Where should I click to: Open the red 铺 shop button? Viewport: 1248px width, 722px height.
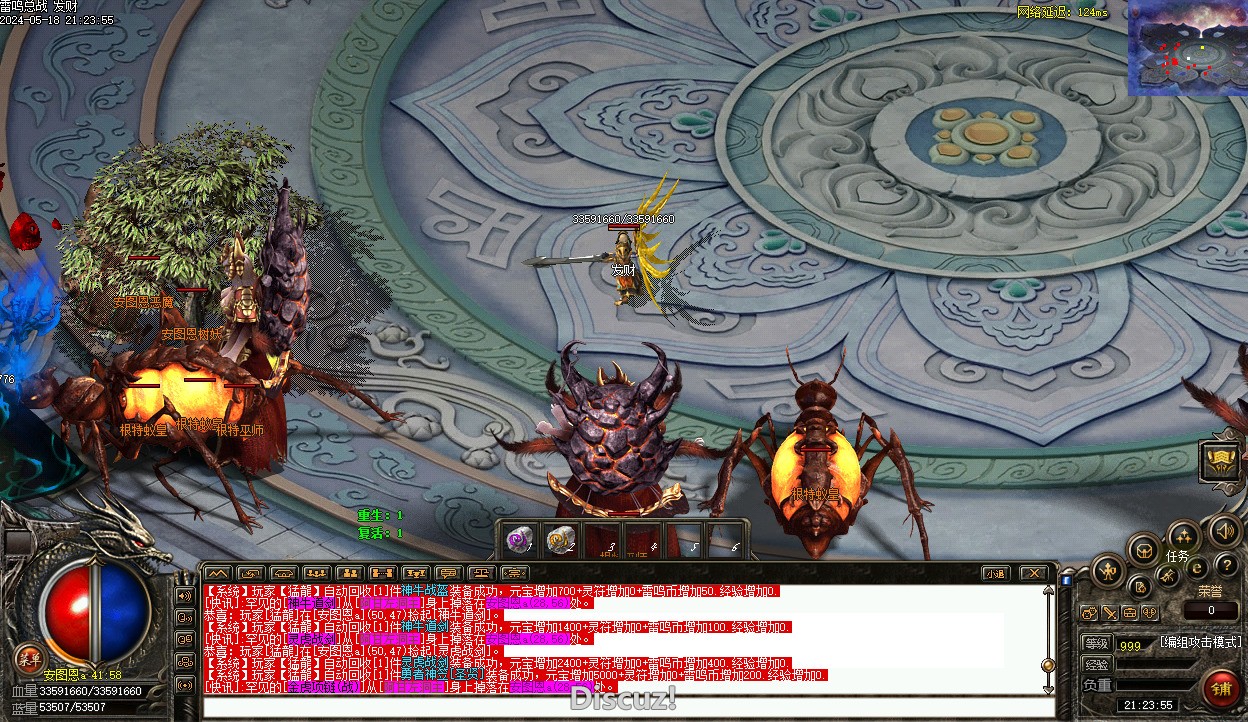(1220, 688)
